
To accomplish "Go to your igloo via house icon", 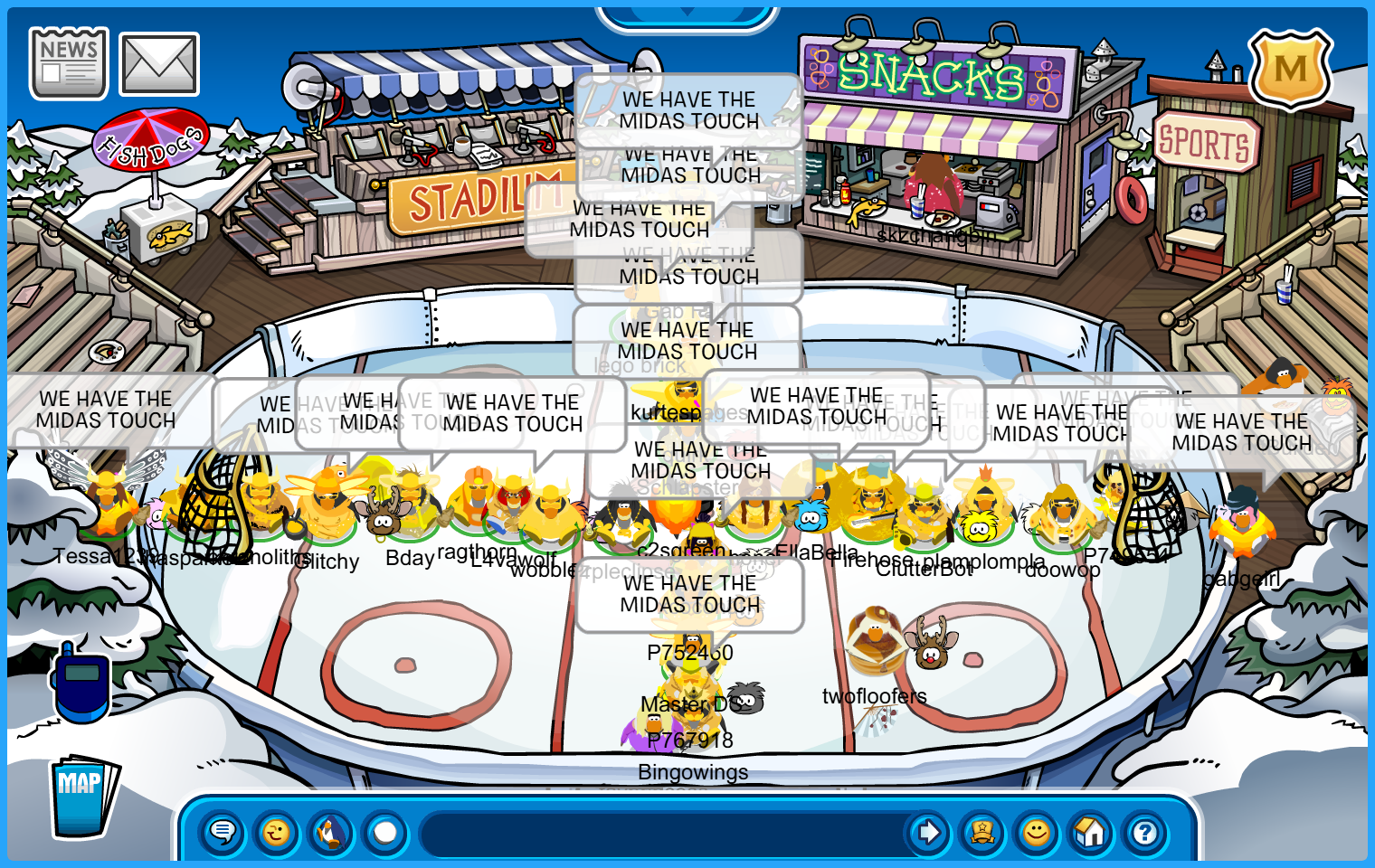I will coord(1091,832).
